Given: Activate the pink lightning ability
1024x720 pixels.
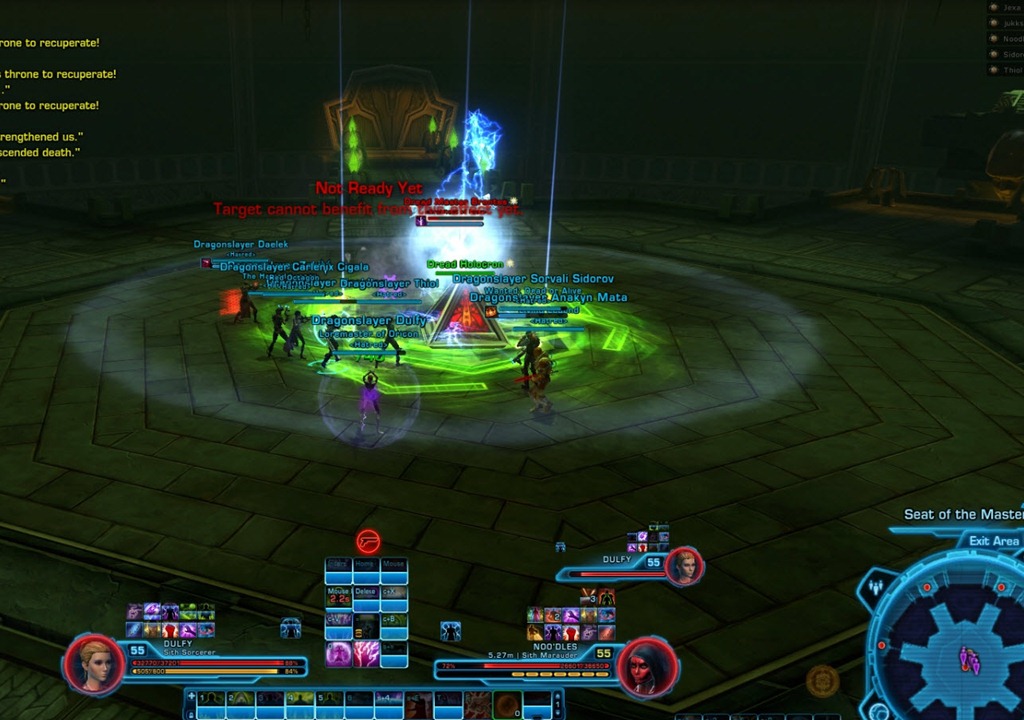Looking at the screenshot, I should coord(367,654).
